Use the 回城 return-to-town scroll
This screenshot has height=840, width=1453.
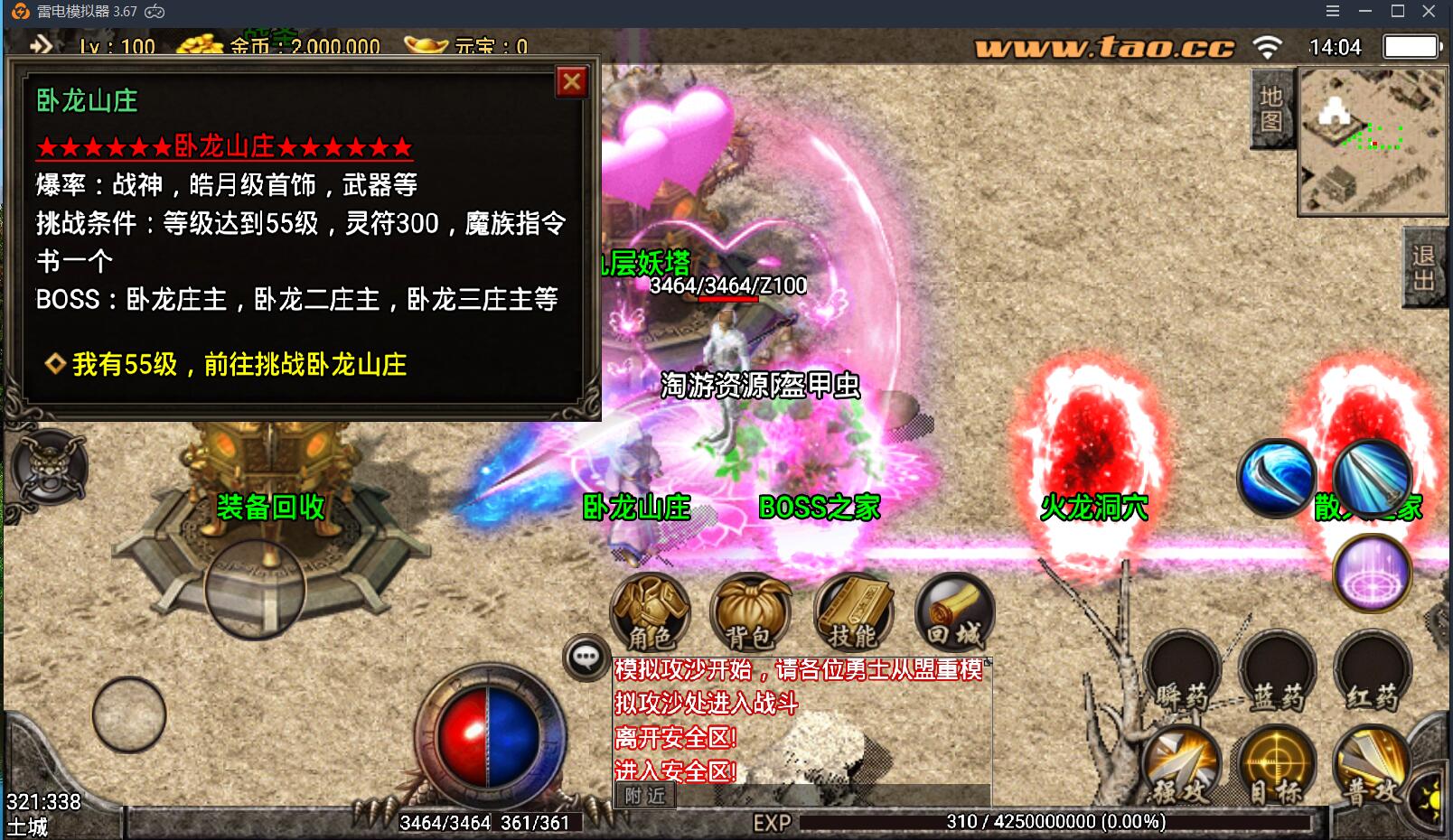pyautogui.click(x=955, y=612)
